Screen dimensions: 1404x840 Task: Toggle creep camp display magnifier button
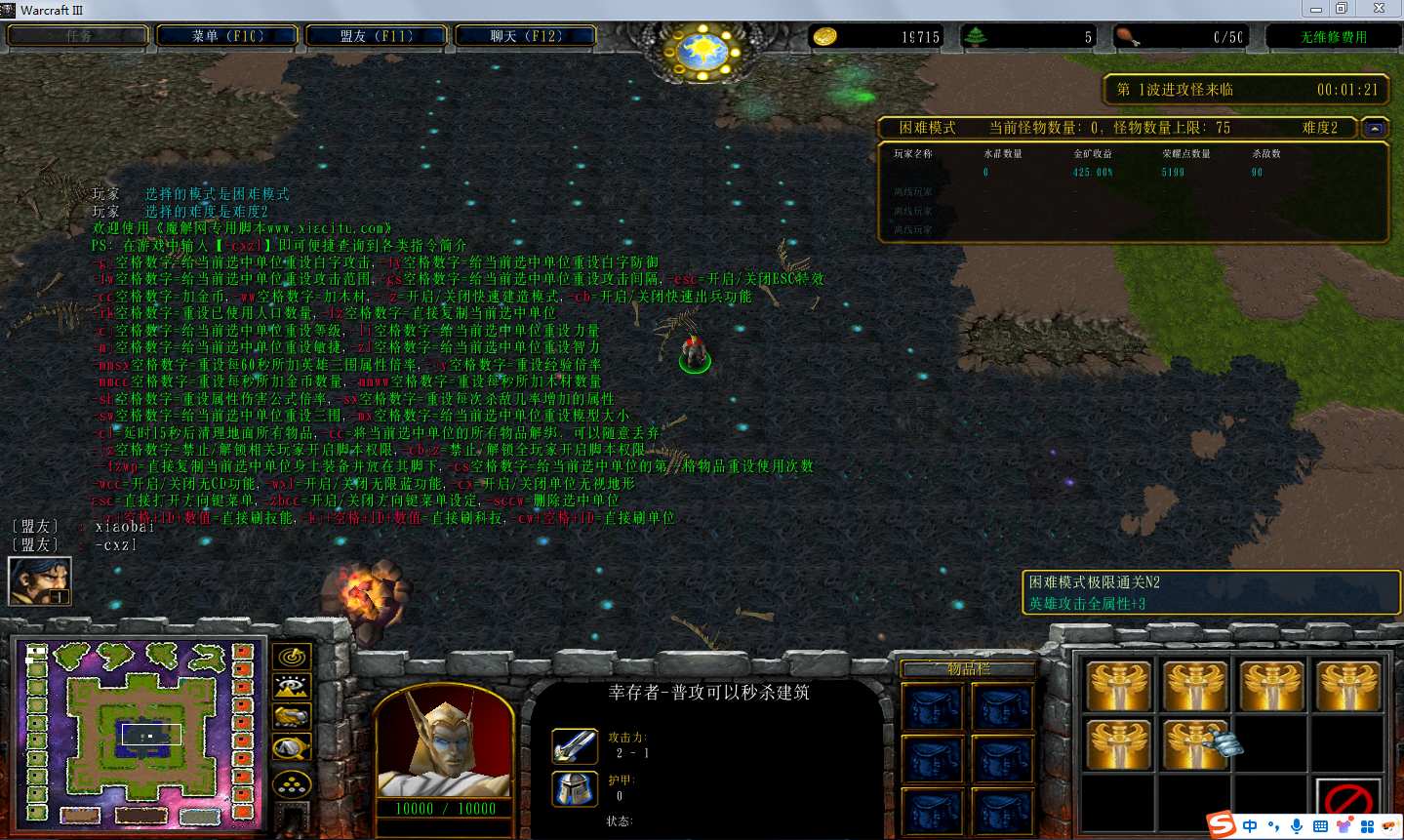[292, 749]
